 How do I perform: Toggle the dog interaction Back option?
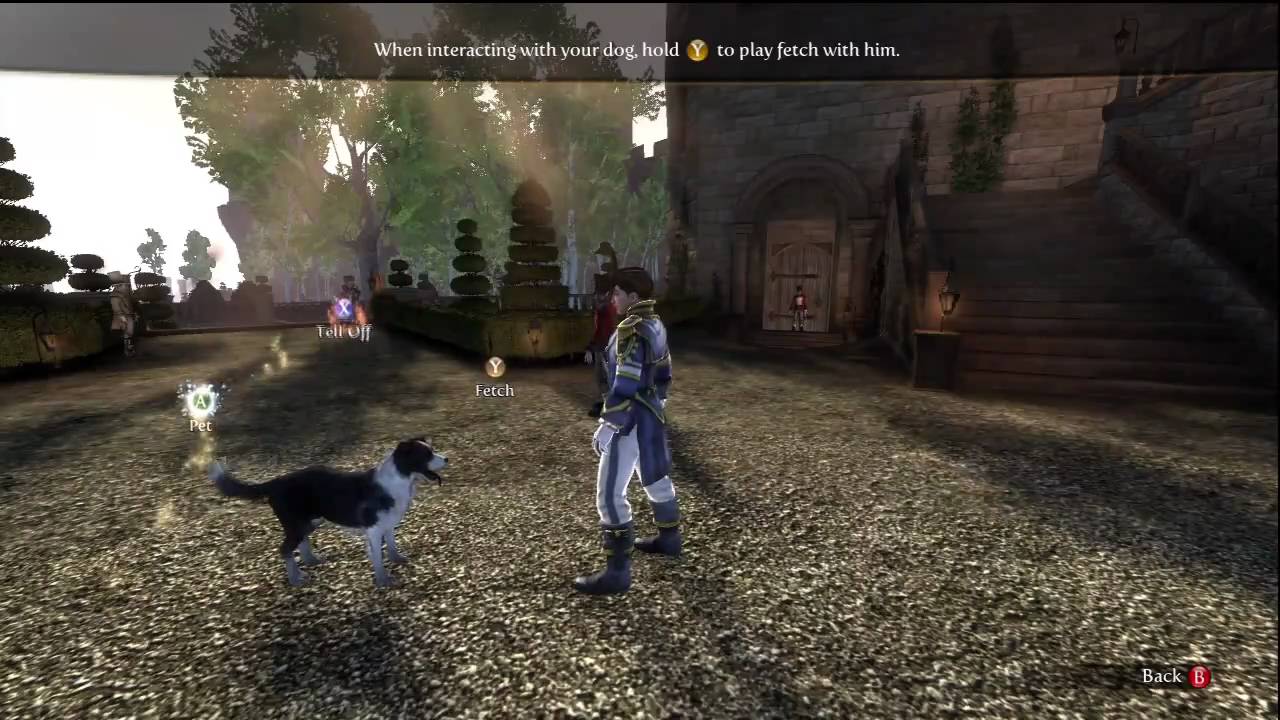(x=1175, y=676)
